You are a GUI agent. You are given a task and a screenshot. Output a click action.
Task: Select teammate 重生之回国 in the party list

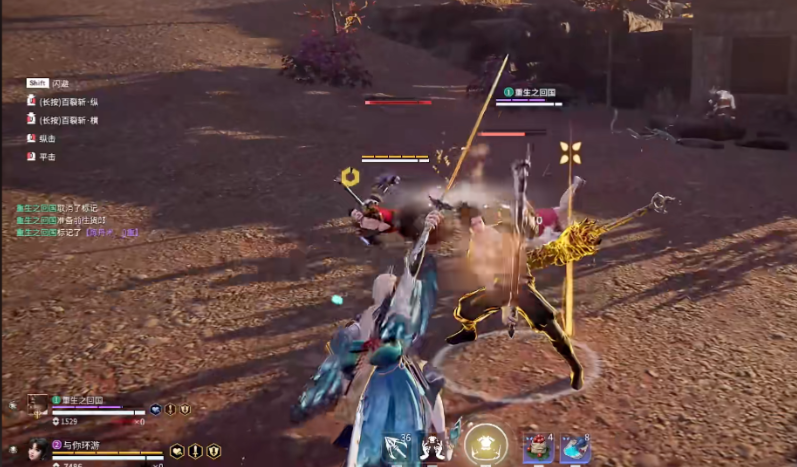click(x=82, y=400)
